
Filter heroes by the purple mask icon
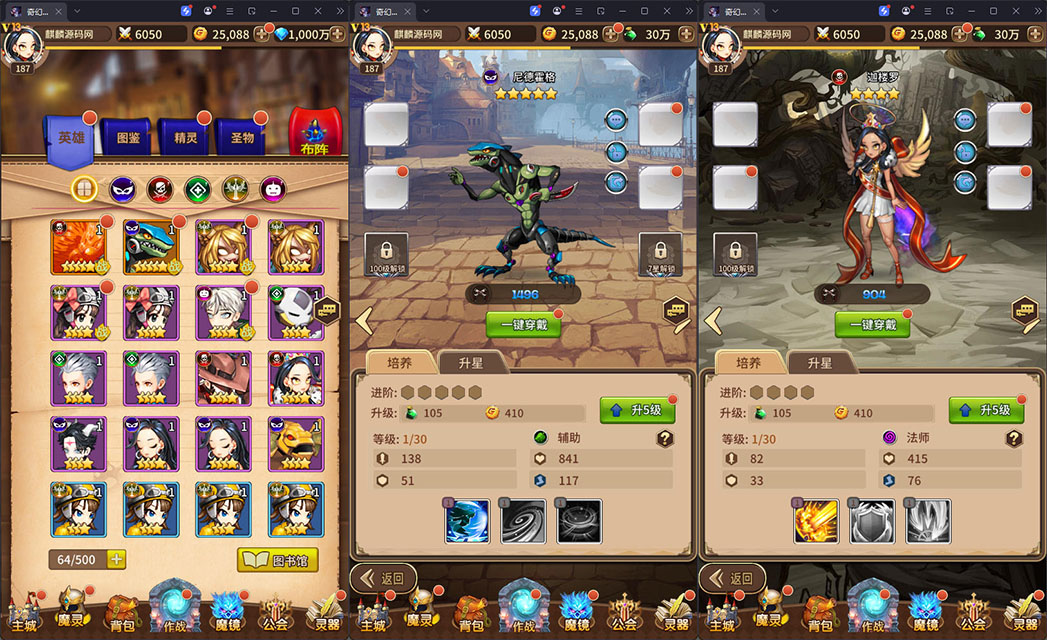click(122, 188)
